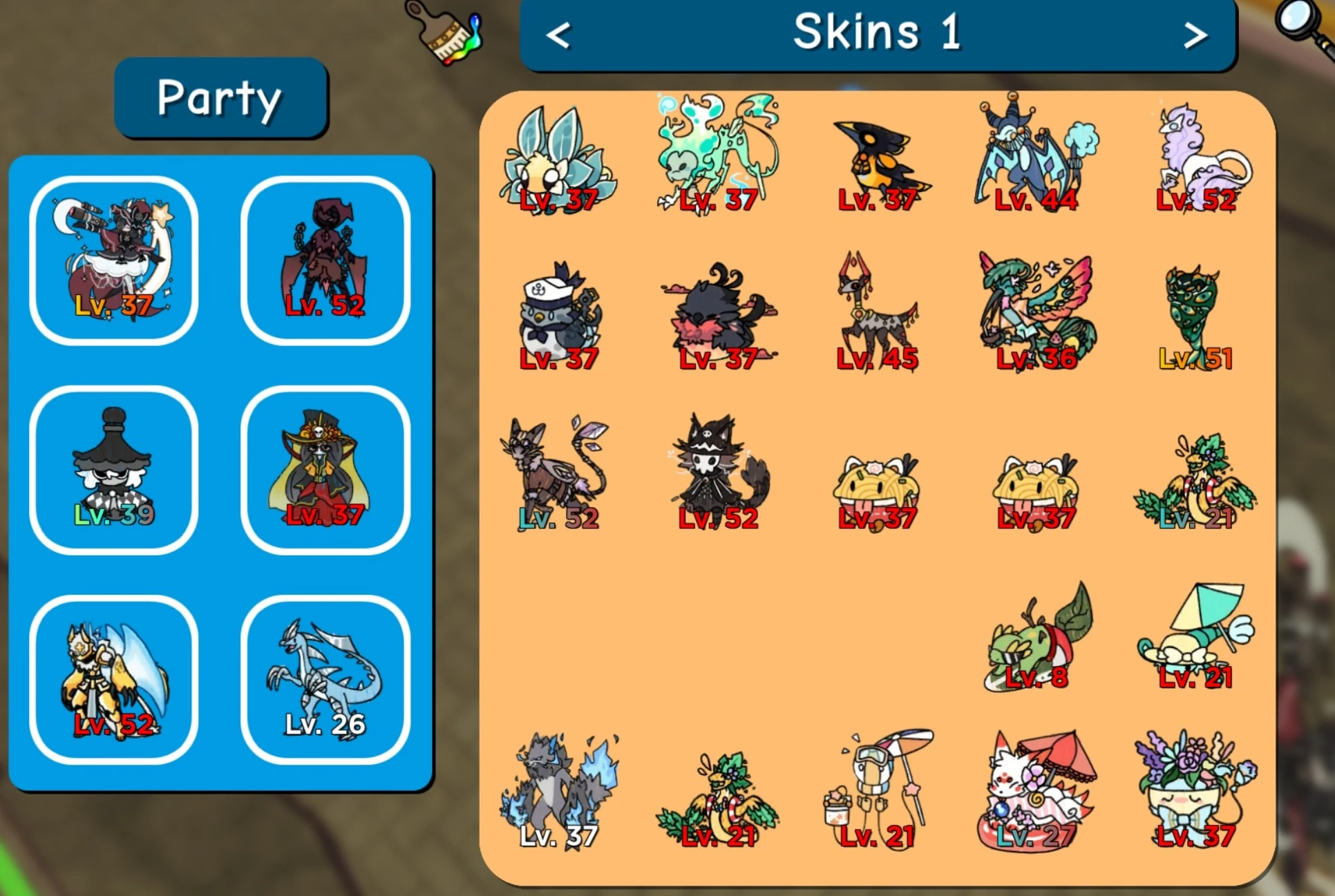Click the Party panel header

tap(220, 99)
